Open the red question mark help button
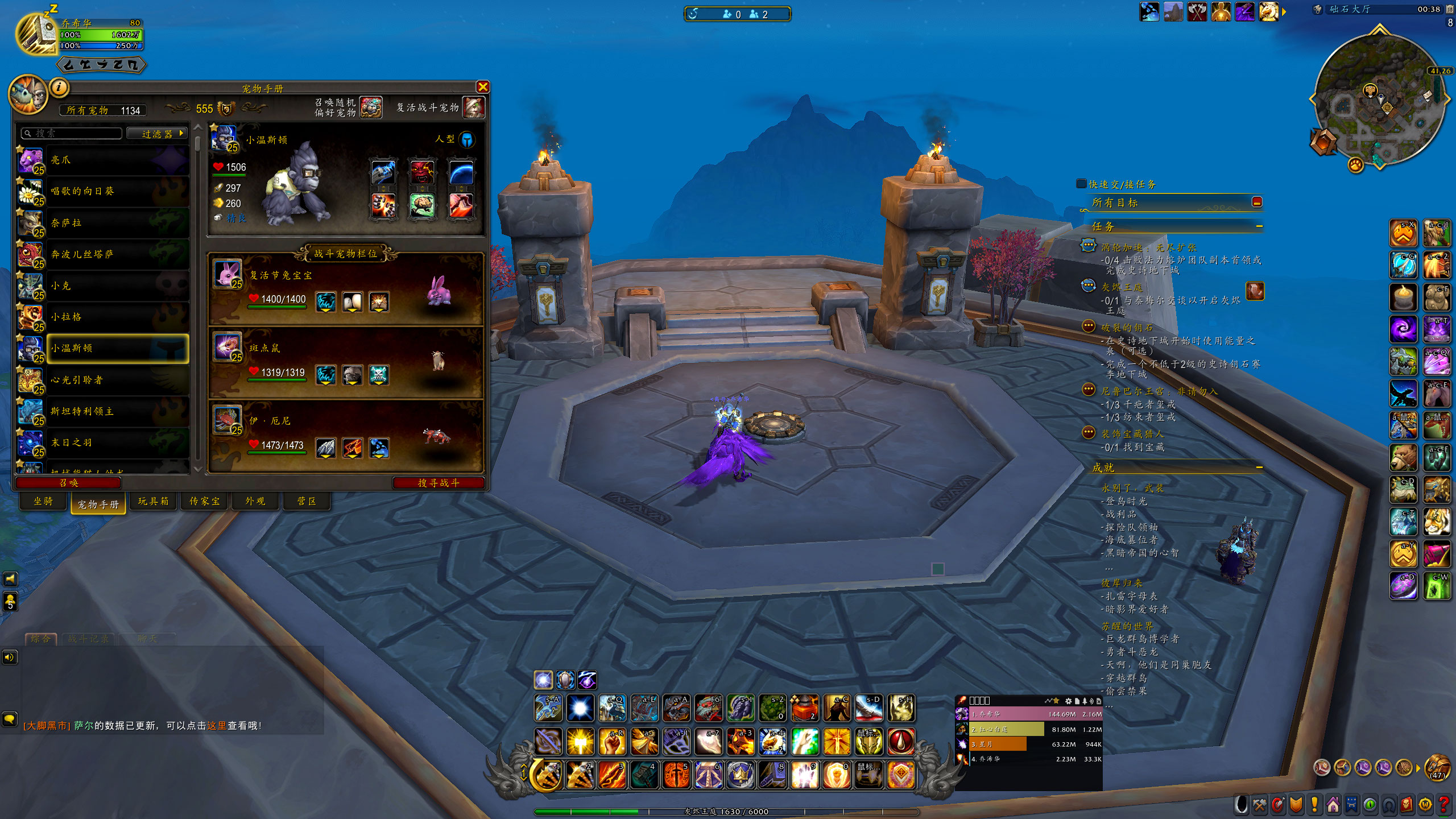This screenshot has width=1456, height=819. 1443,805
